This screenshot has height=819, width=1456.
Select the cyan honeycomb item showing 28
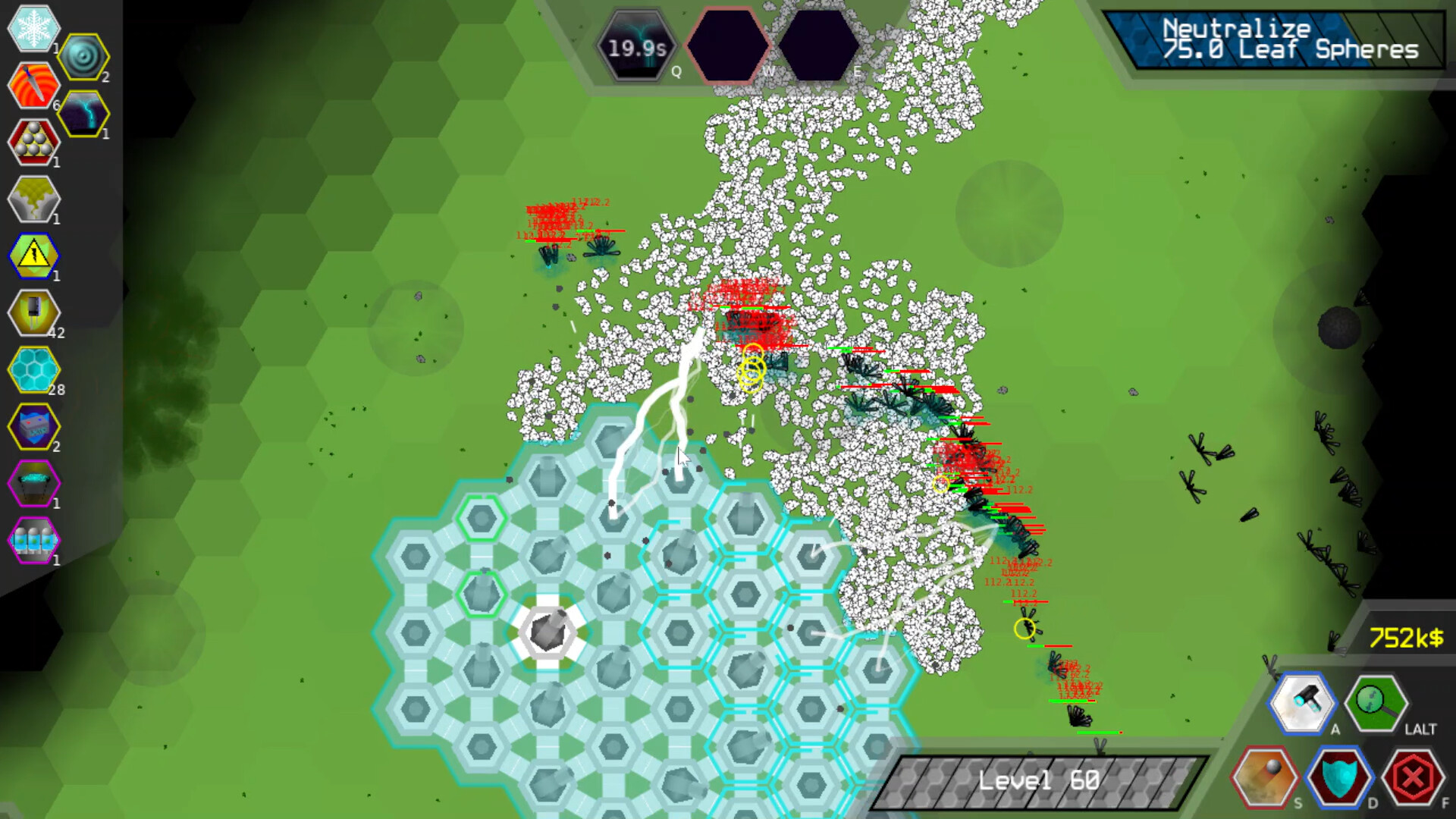click(x=33, y=369)
